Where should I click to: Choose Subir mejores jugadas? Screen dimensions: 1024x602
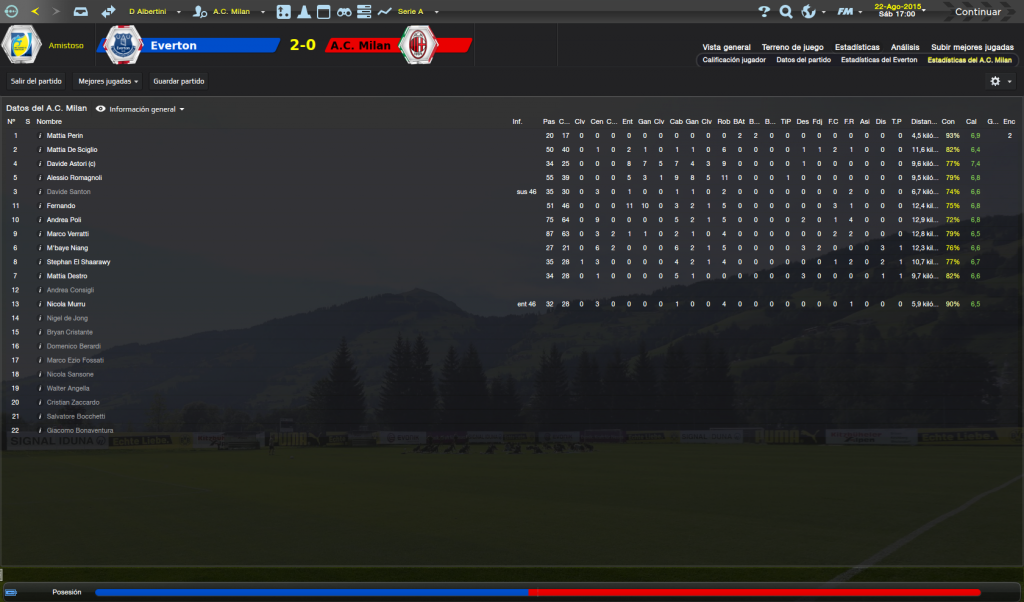tap(972, 47)
